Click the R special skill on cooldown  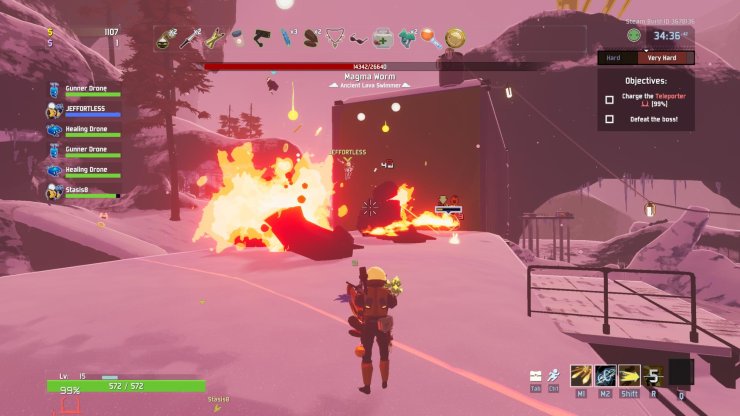pos(653,375)
